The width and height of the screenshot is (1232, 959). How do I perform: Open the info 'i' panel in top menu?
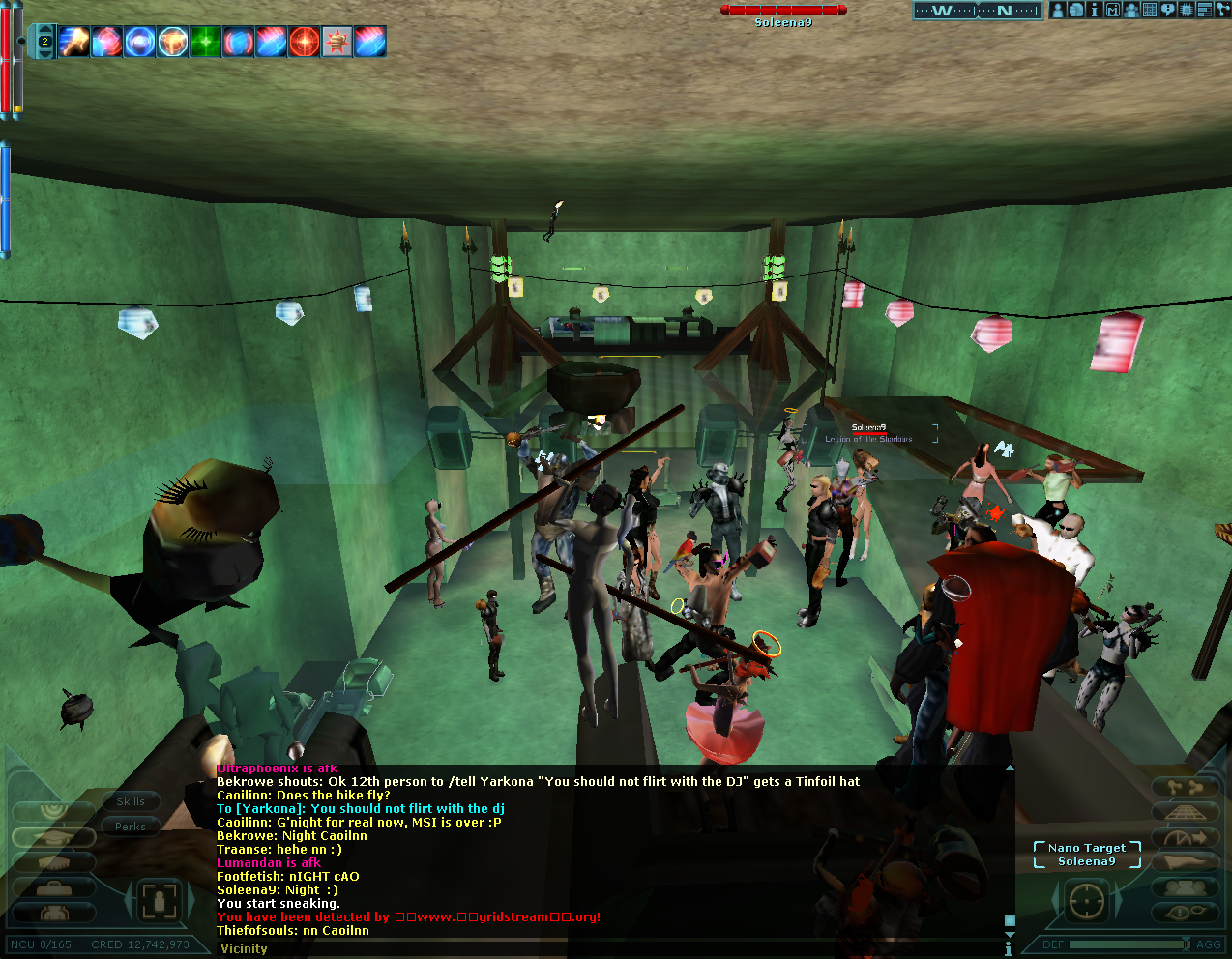pos(1094,11)
